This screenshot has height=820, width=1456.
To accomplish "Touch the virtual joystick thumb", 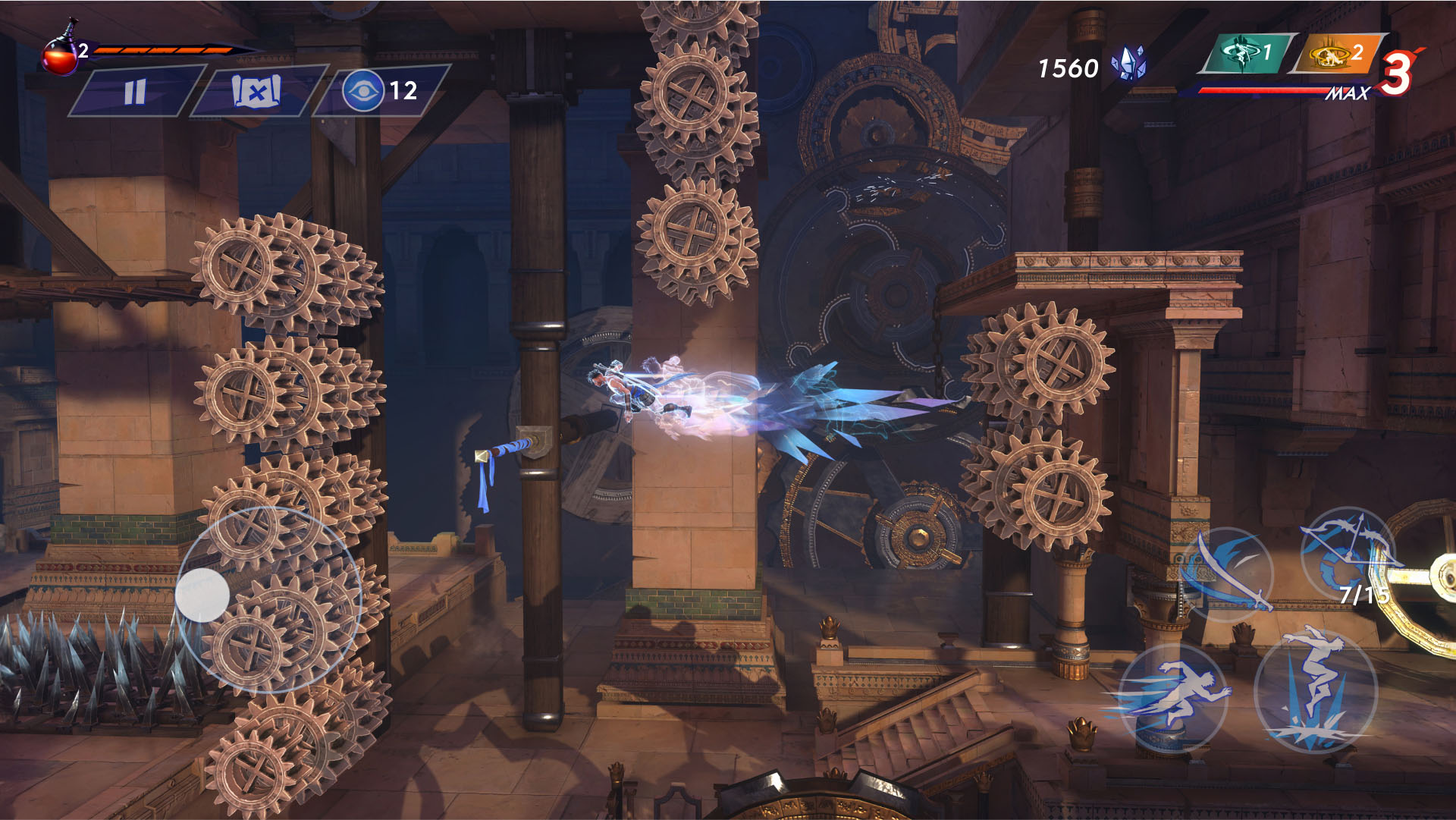I will pyautogui.click(x=202, y=595).
